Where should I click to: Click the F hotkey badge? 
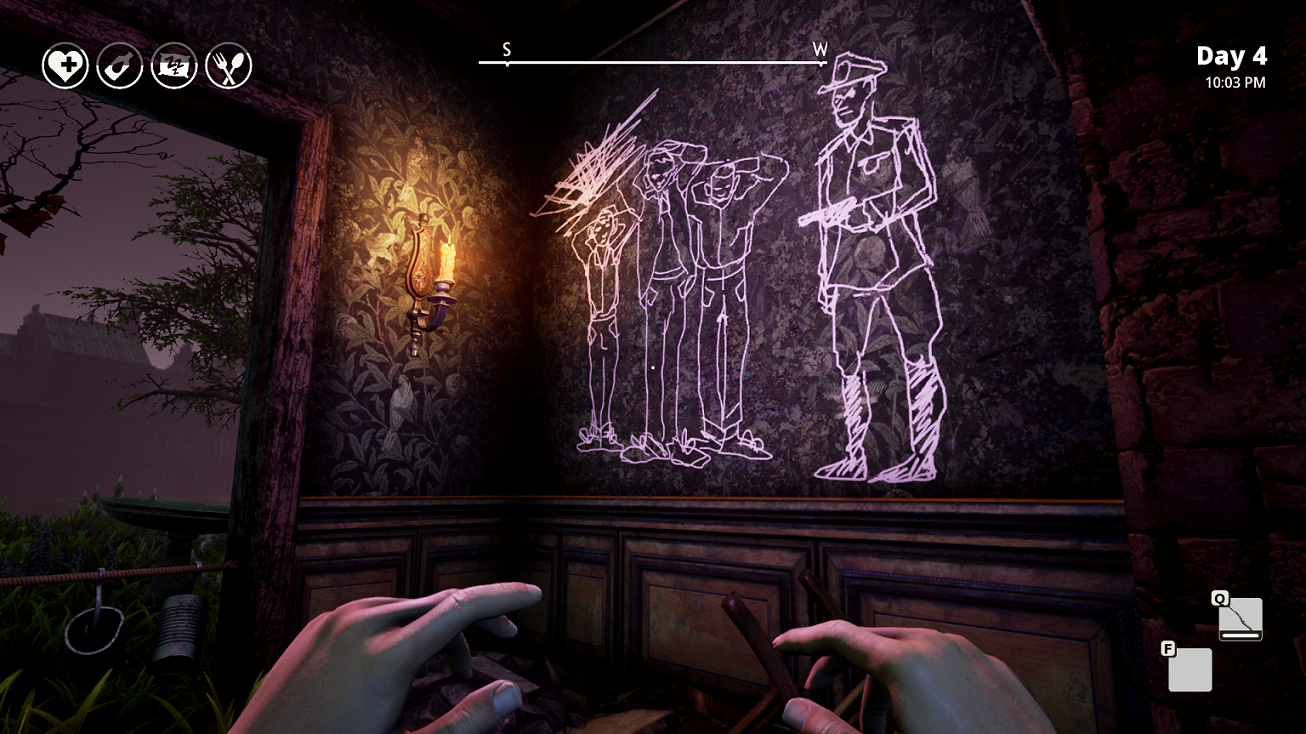(x=1166, y=648)
